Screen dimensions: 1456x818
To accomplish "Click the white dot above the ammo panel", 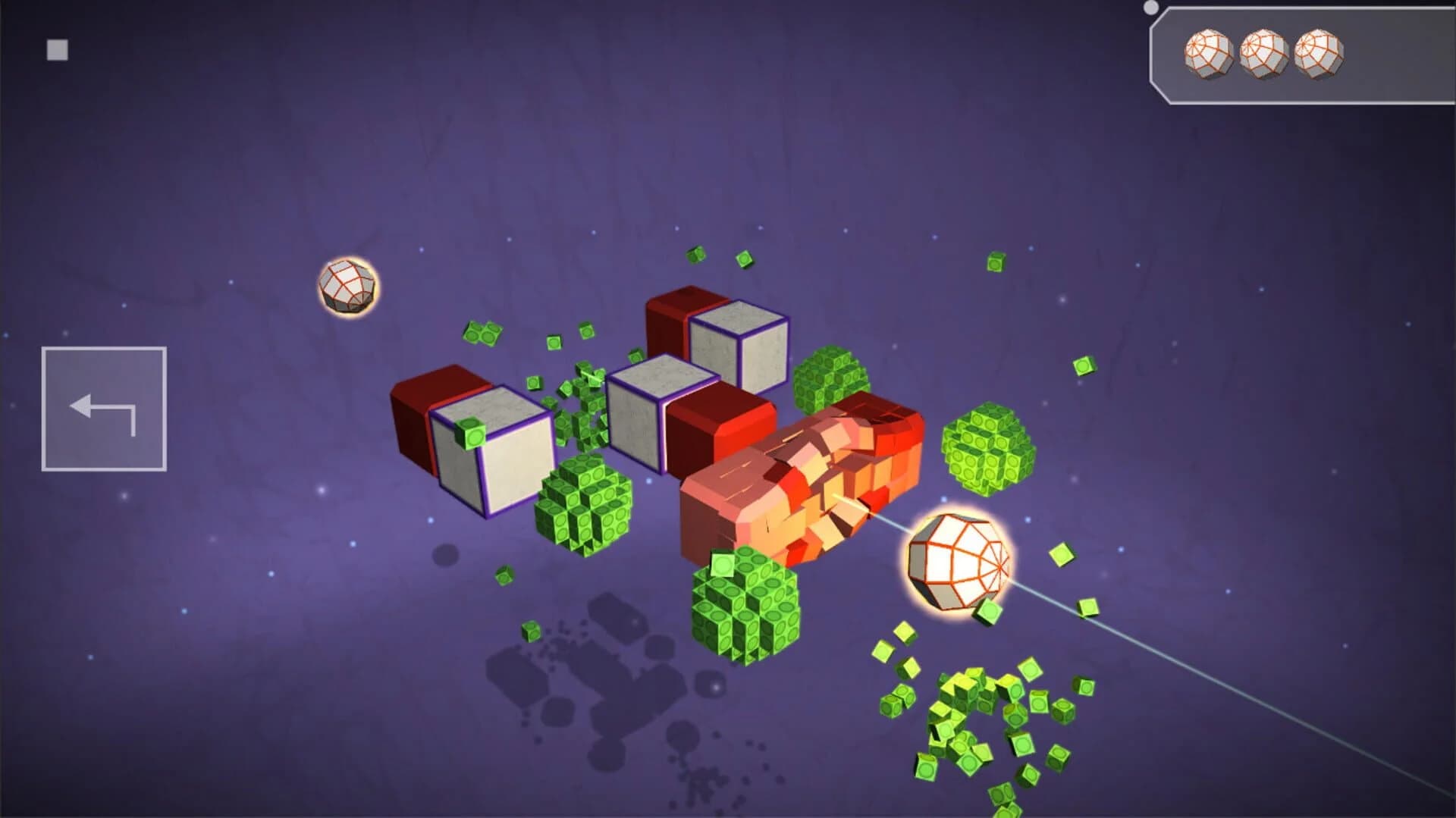I will [x=1150, y=6].
